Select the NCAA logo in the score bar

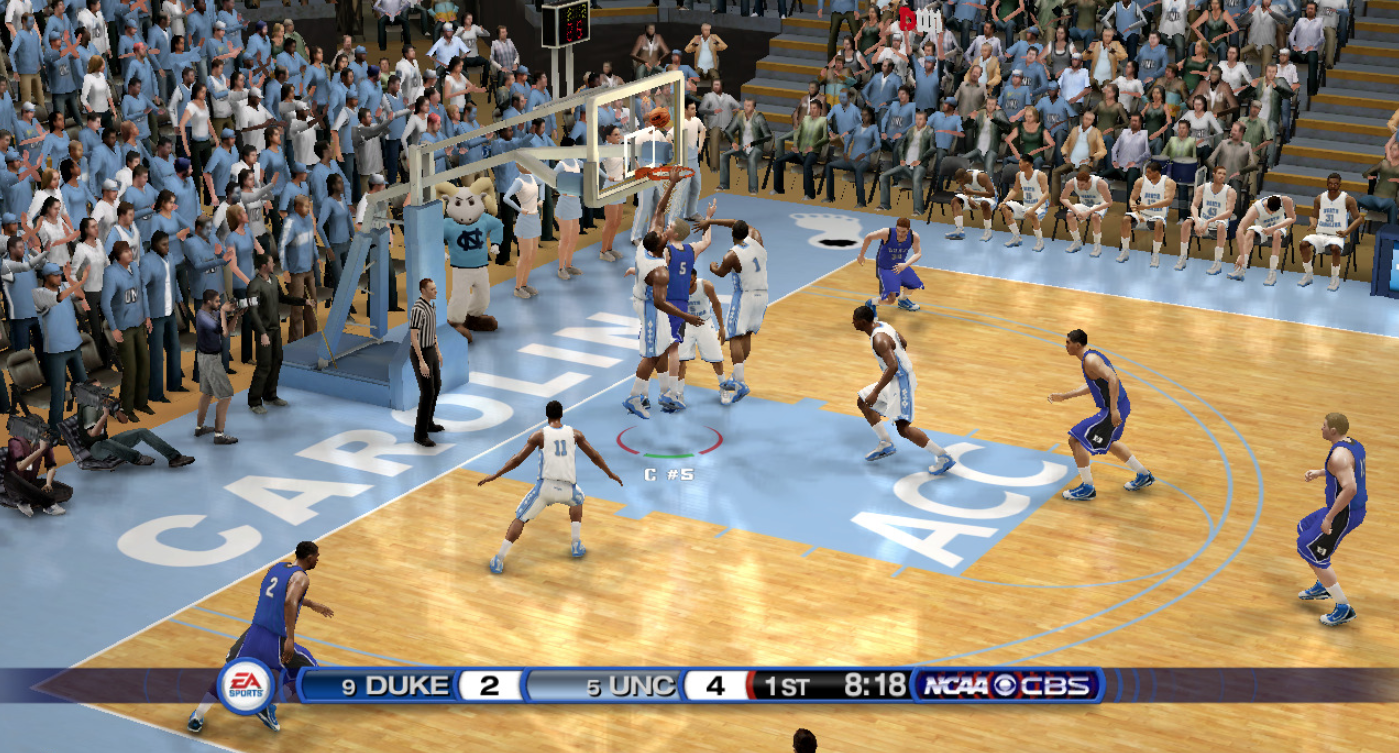point(955,685)
